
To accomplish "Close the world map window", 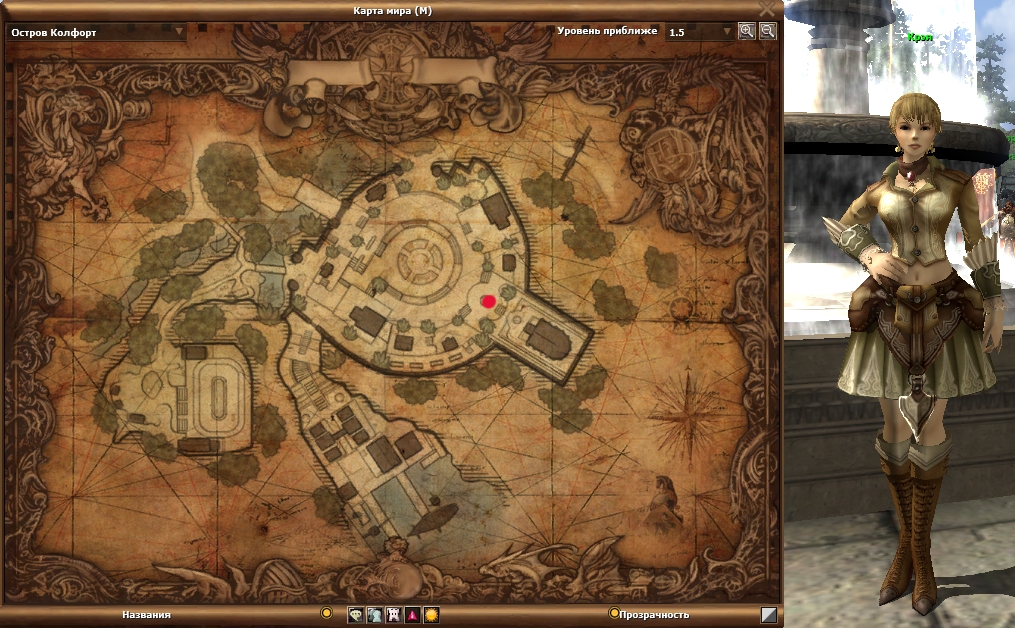I will 767,9.
